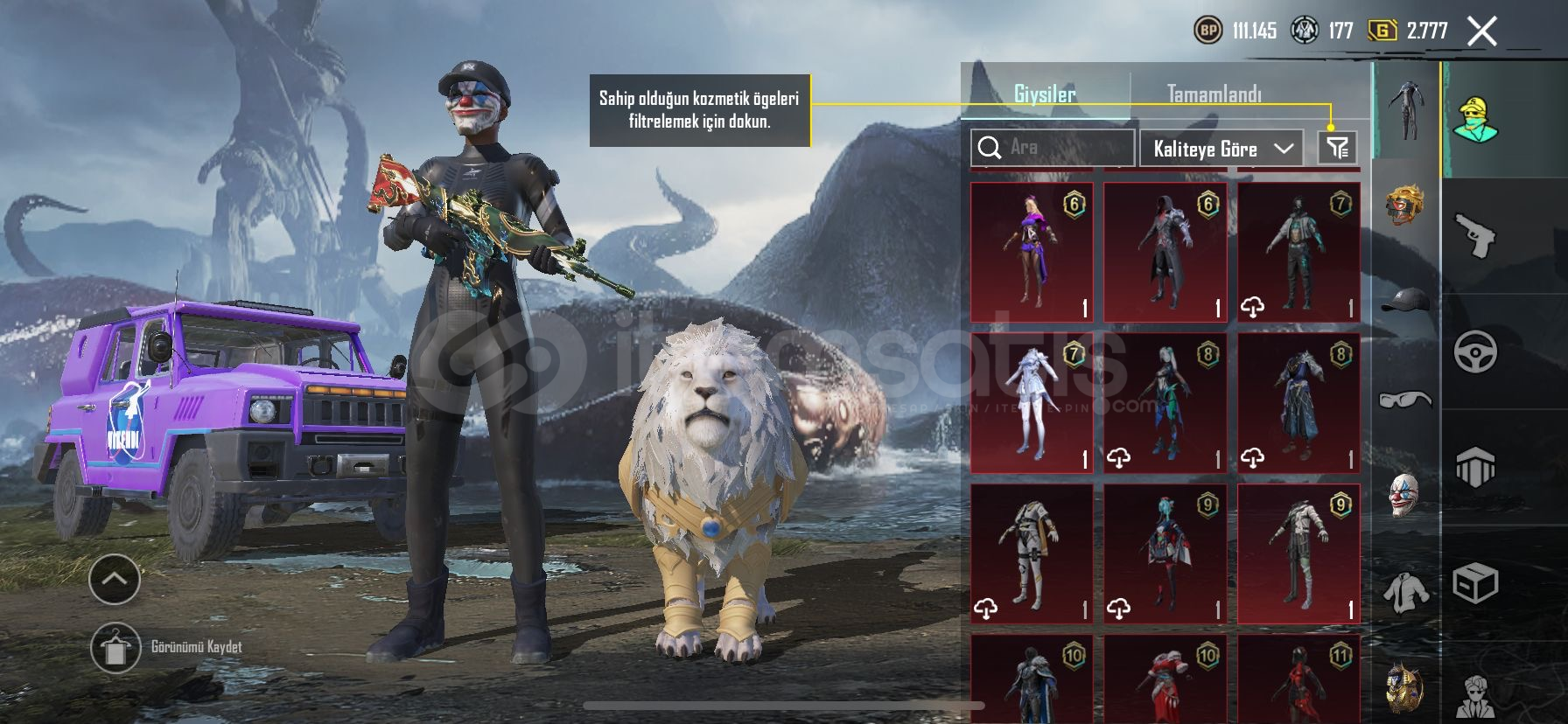Select the black cap headwear slot

[x=1404, y=302]
